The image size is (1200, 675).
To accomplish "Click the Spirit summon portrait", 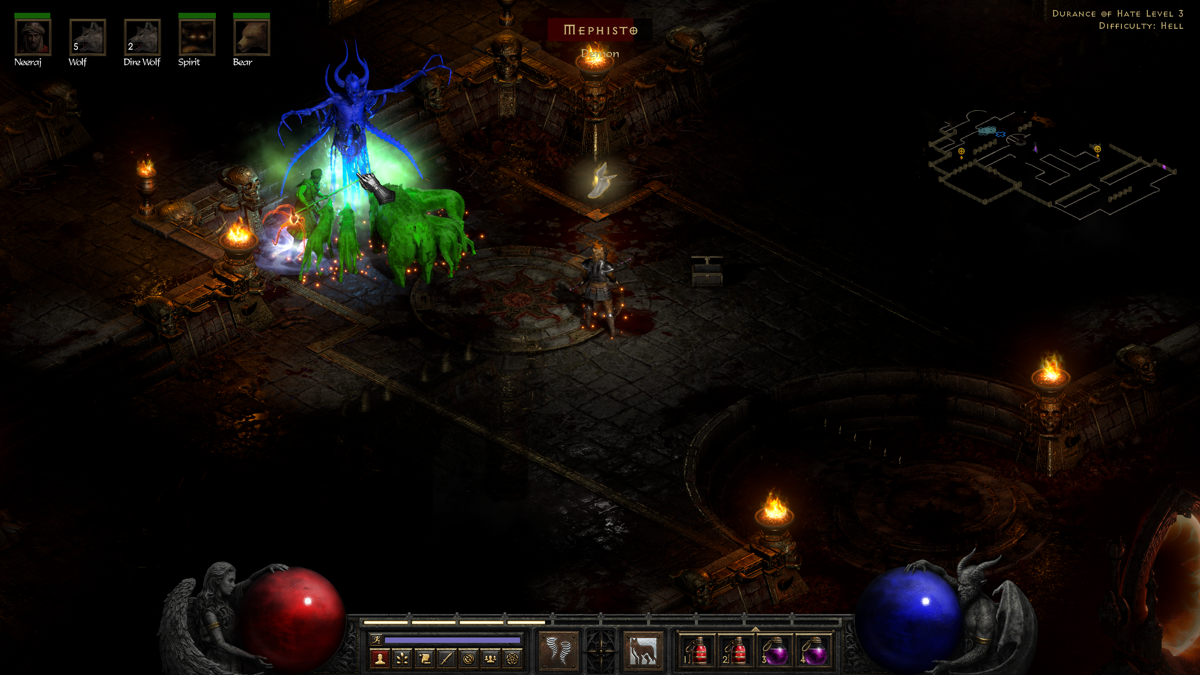I will click(196, 37).
